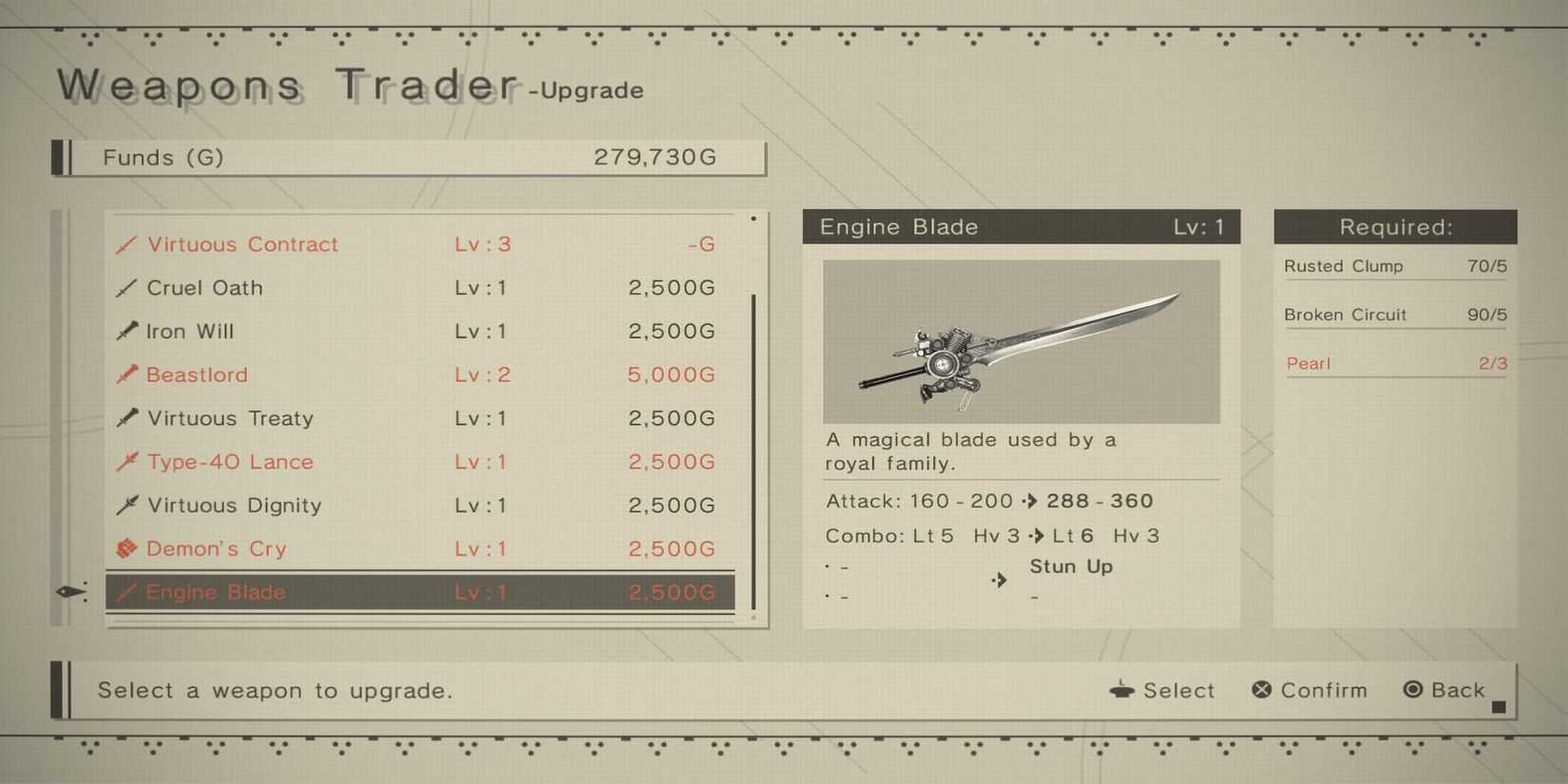Click the Funds display field
This screenshot has width=1568, height=784.
pos(409,158)
